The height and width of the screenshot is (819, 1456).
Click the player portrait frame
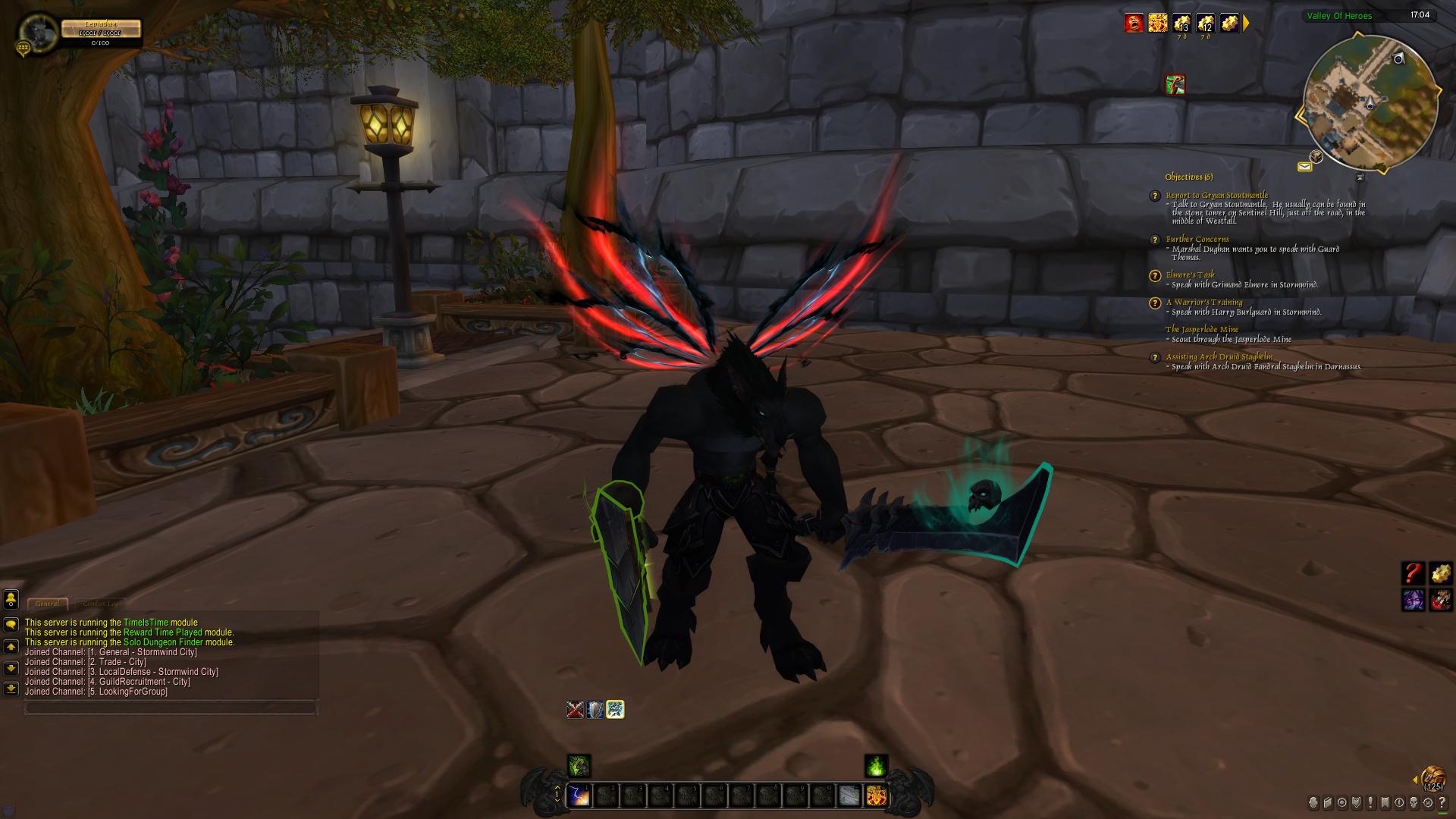coord(33,30)
